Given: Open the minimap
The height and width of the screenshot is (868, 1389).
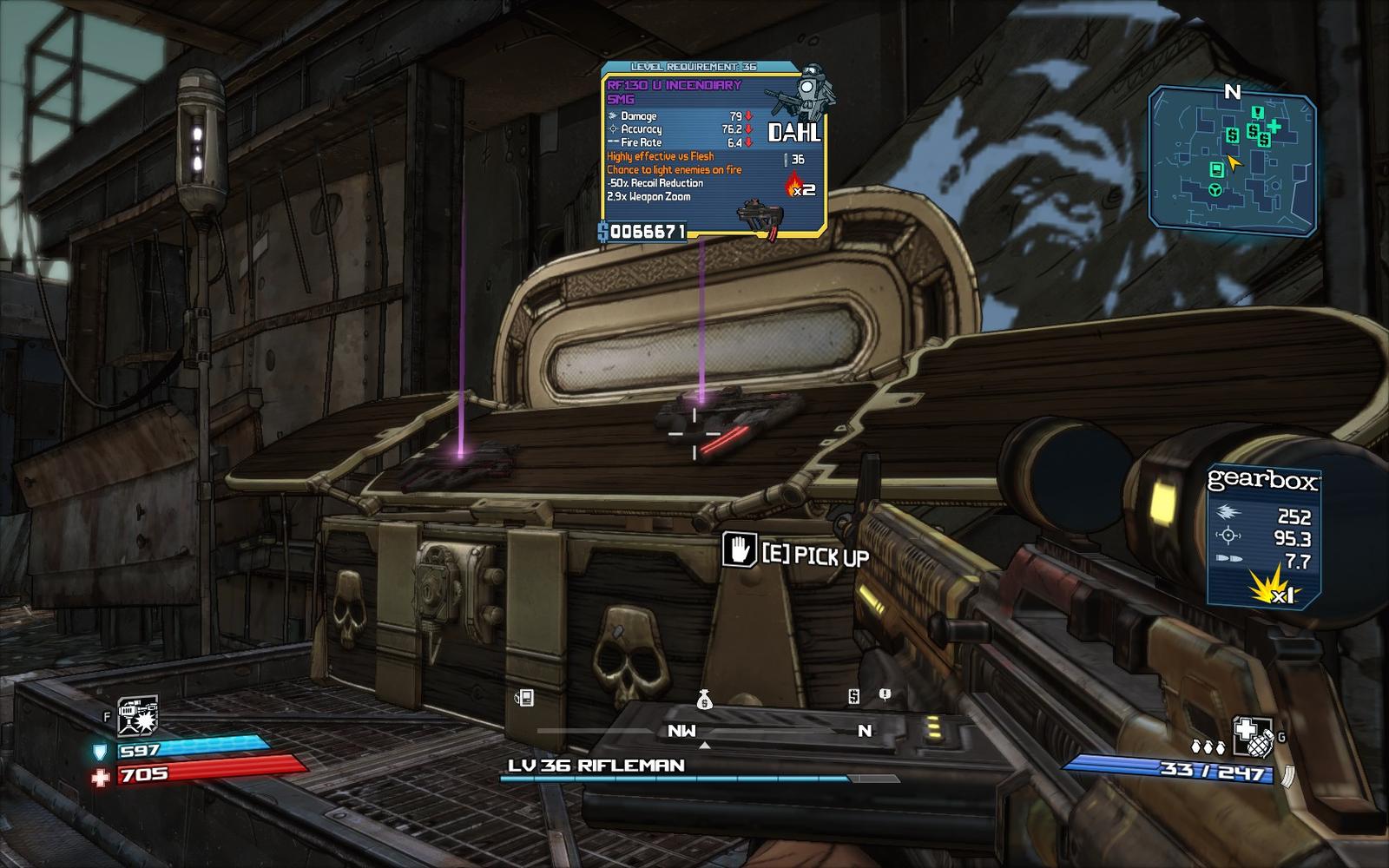Looking at the screenshot, I should (x=1232, y=162).
